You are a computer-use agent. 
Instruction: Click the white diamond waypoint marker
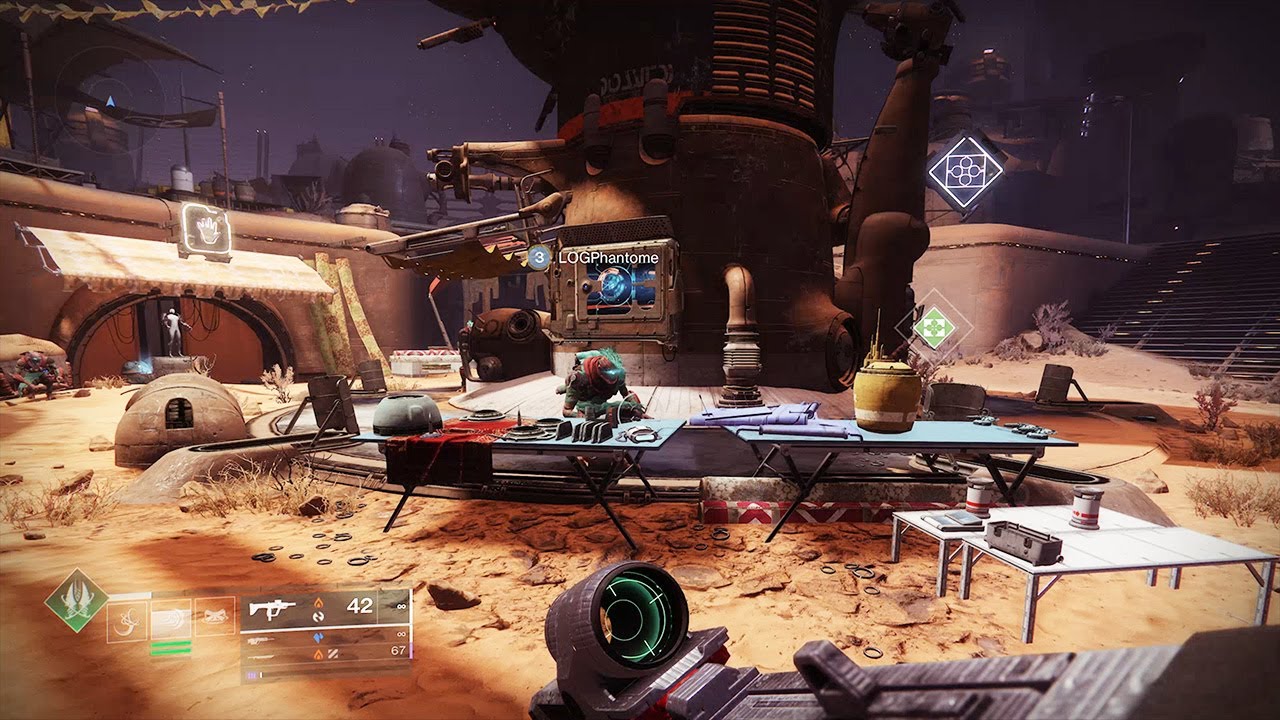[x=965, y=171]
